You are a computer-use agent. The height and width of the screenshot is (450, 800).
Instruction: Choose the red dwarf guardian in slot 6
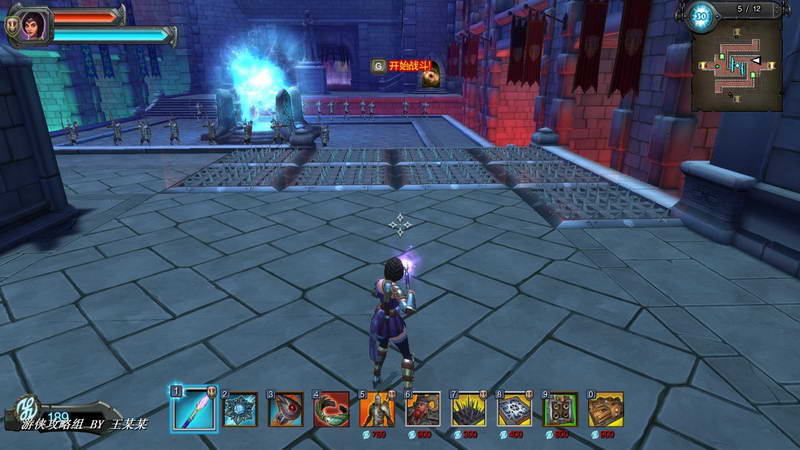tap(423, 409)
